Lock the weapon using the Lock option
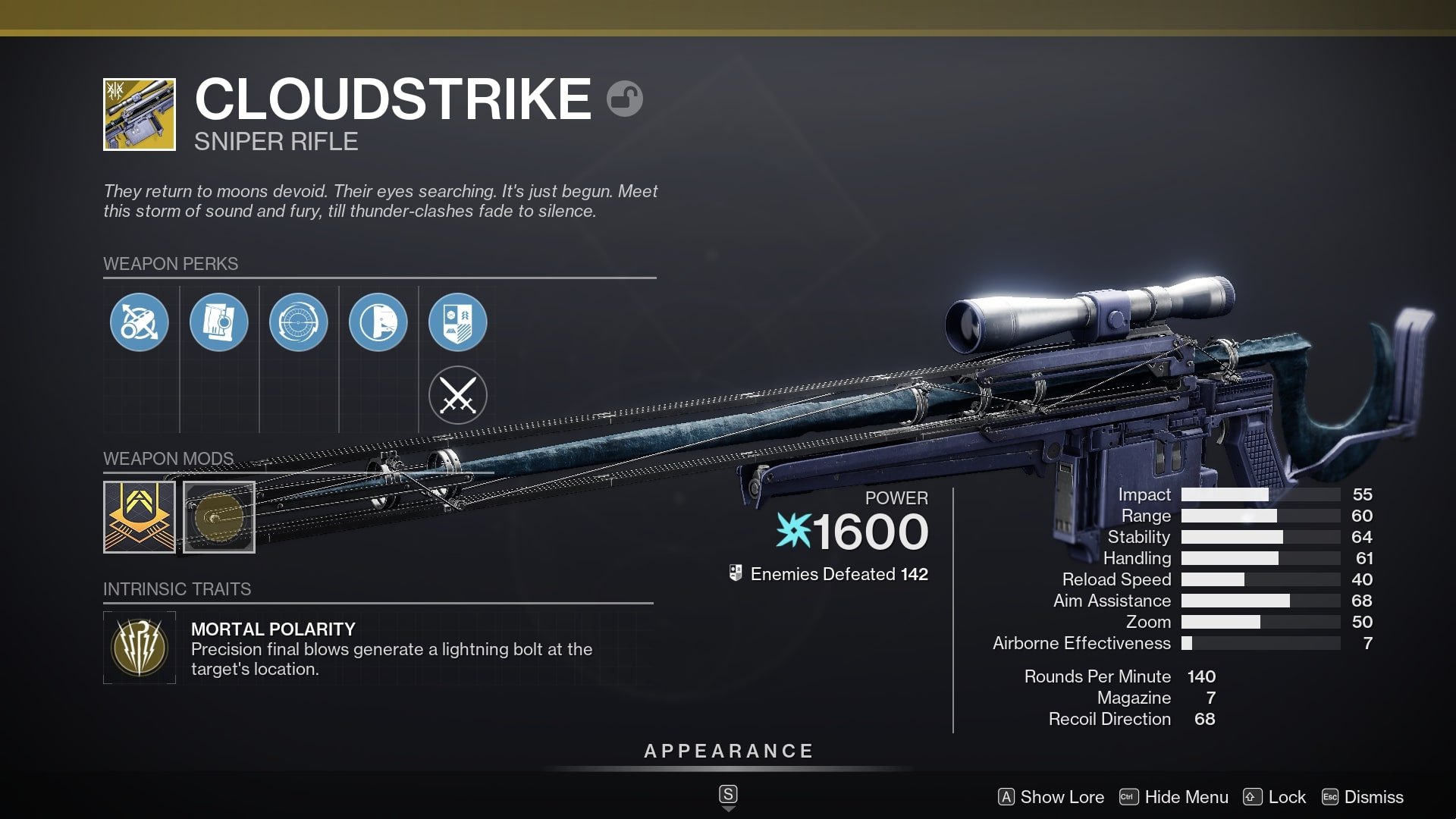 [1279, 797]
